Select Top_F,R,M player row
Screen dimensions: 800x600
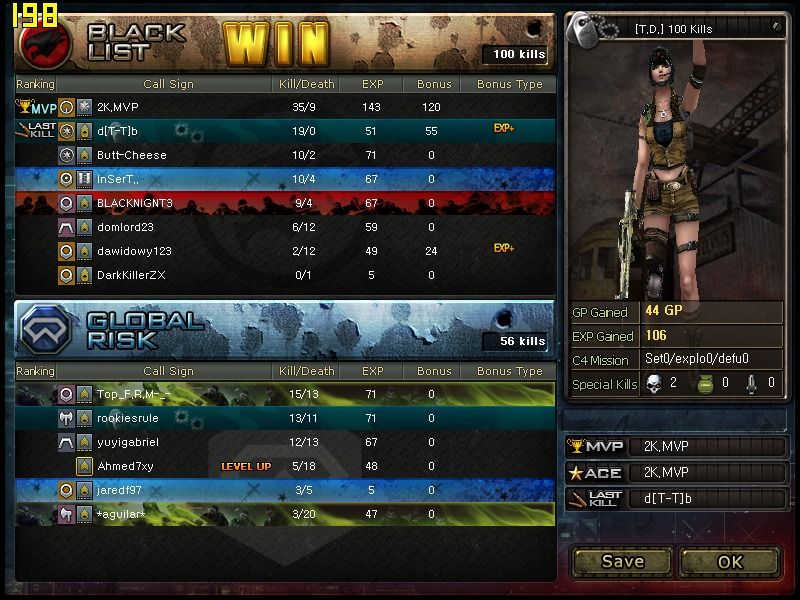click(285, 394)
